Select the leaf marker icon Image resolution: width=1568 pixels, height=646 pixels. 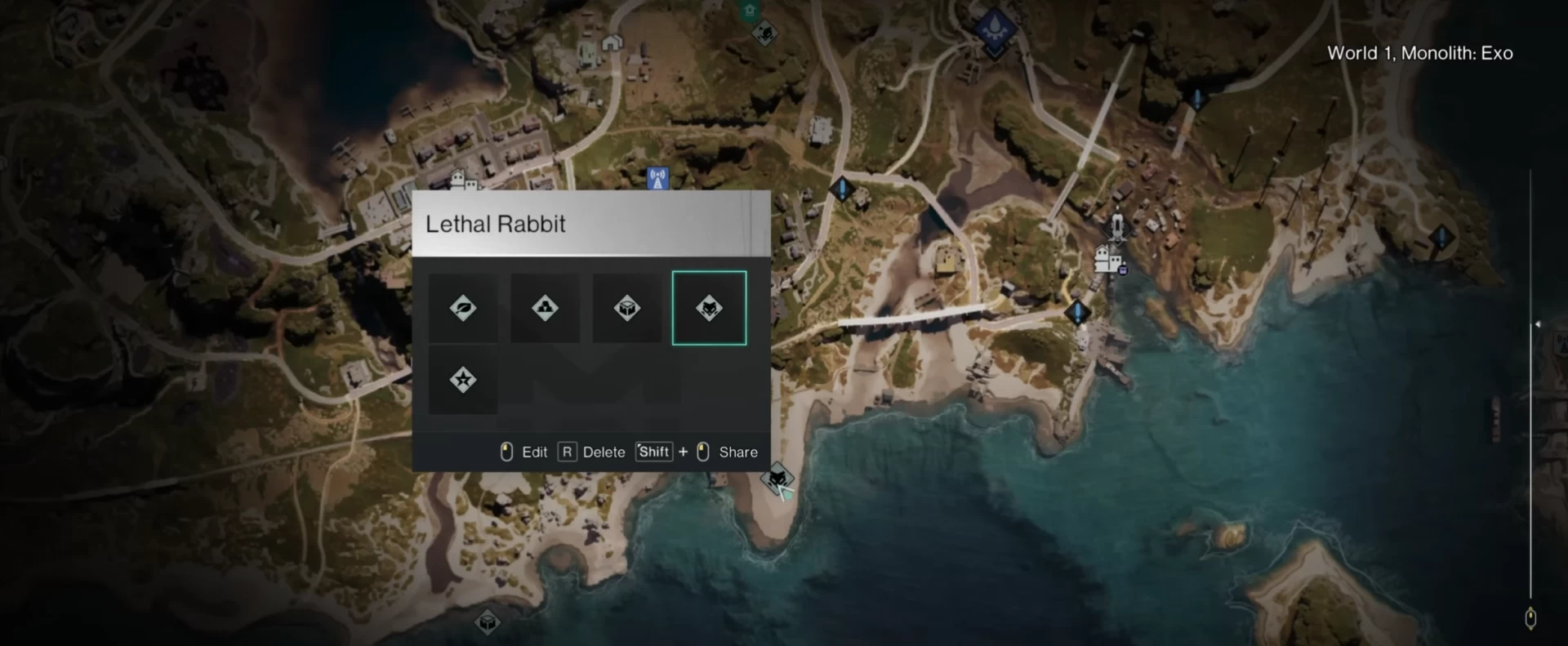click(463, 308)
